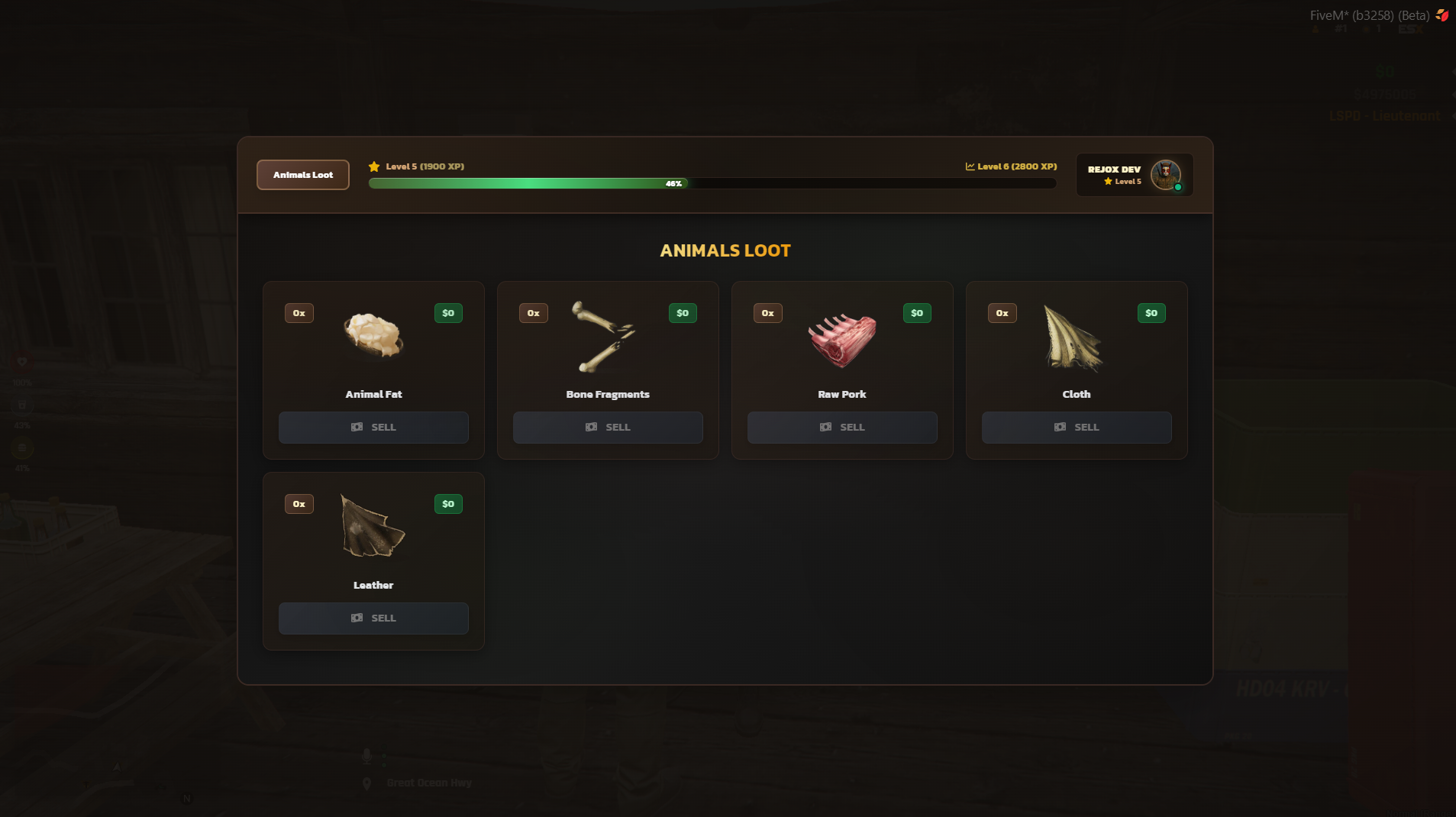The width and height of the screenshot is (1456, 817).
Task: Click the line-chart icon next to Level 6 (2800 XP)
Action: point(969,166)
